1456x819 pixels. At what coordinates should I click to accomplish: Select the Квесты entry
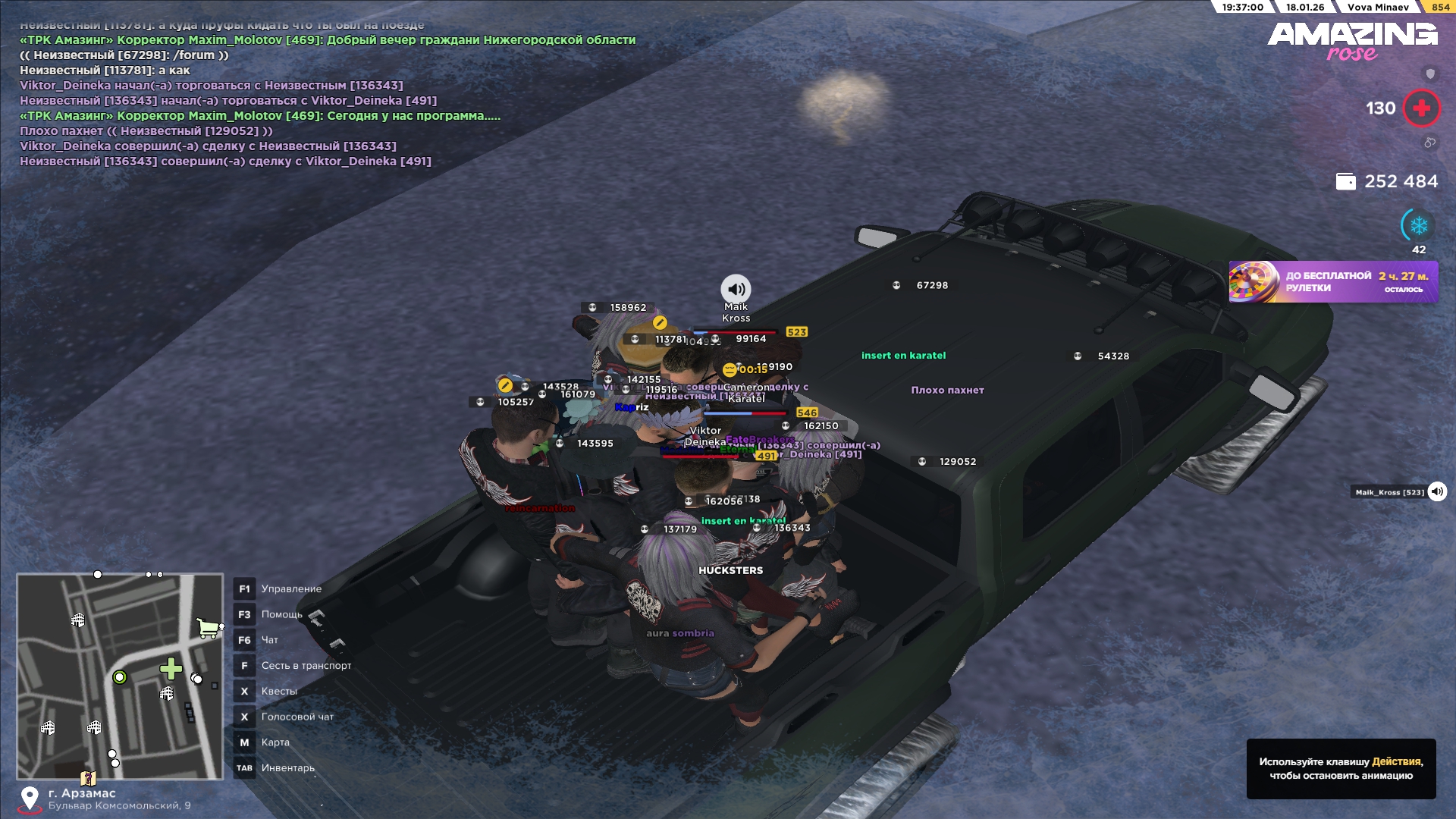(x=278, y=692)
